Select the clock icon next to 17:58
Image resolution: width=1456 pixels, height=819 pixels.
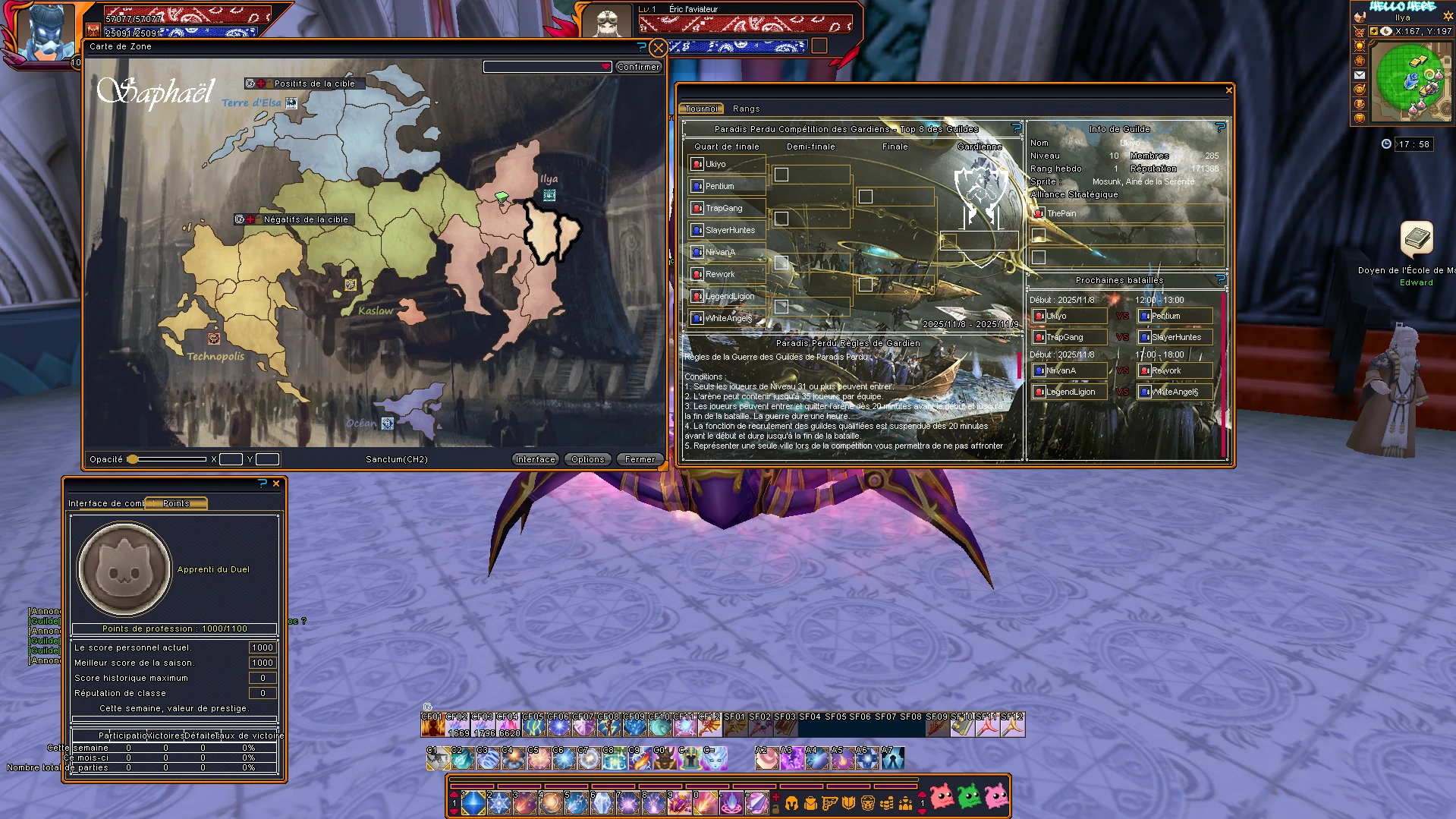coord(1386,143)
